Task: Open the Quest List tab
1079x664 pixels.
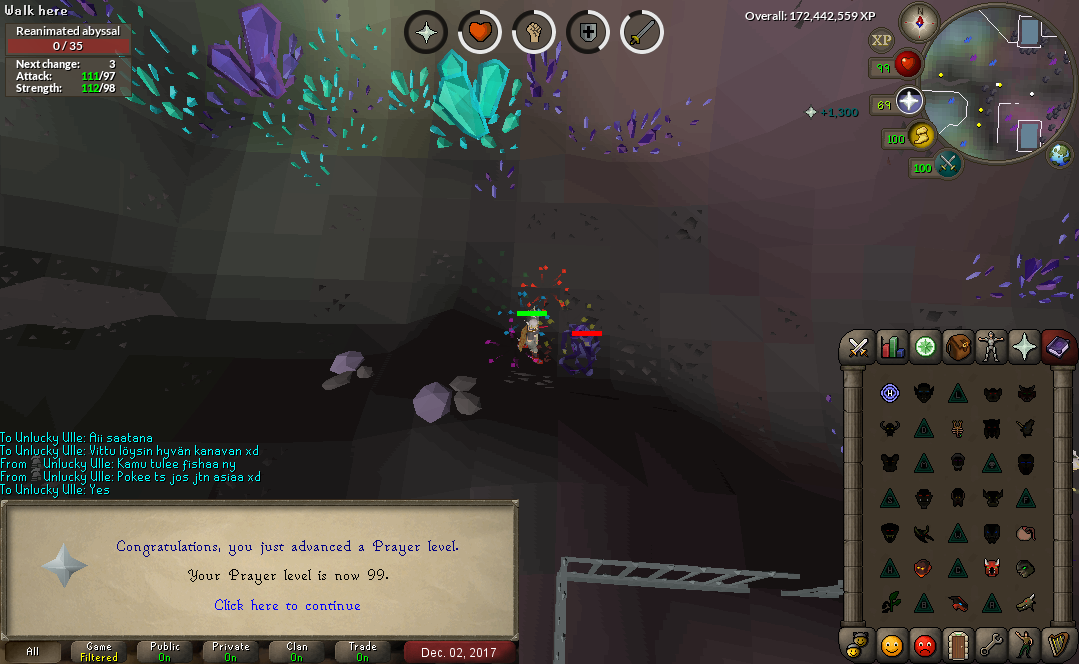Action: pyautogui.click(x=926, y=347)
